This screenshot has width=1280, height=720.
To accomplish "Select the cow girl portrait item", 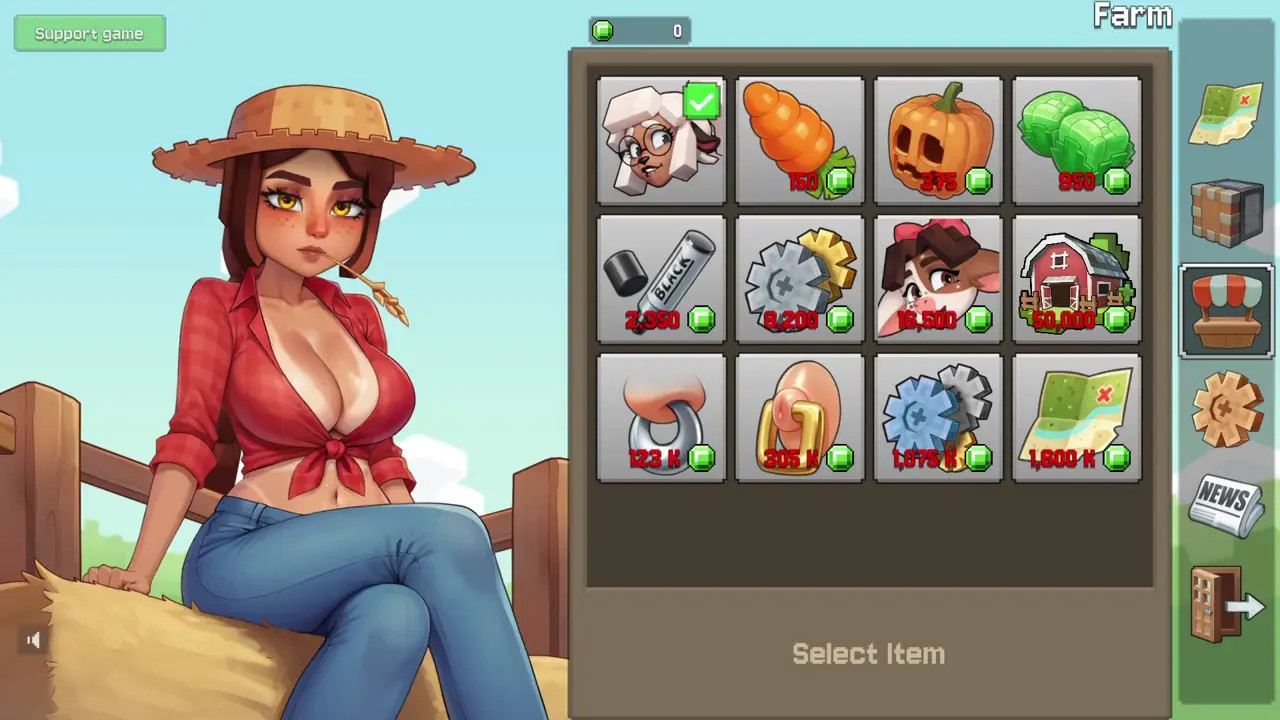I will (938, 280).
